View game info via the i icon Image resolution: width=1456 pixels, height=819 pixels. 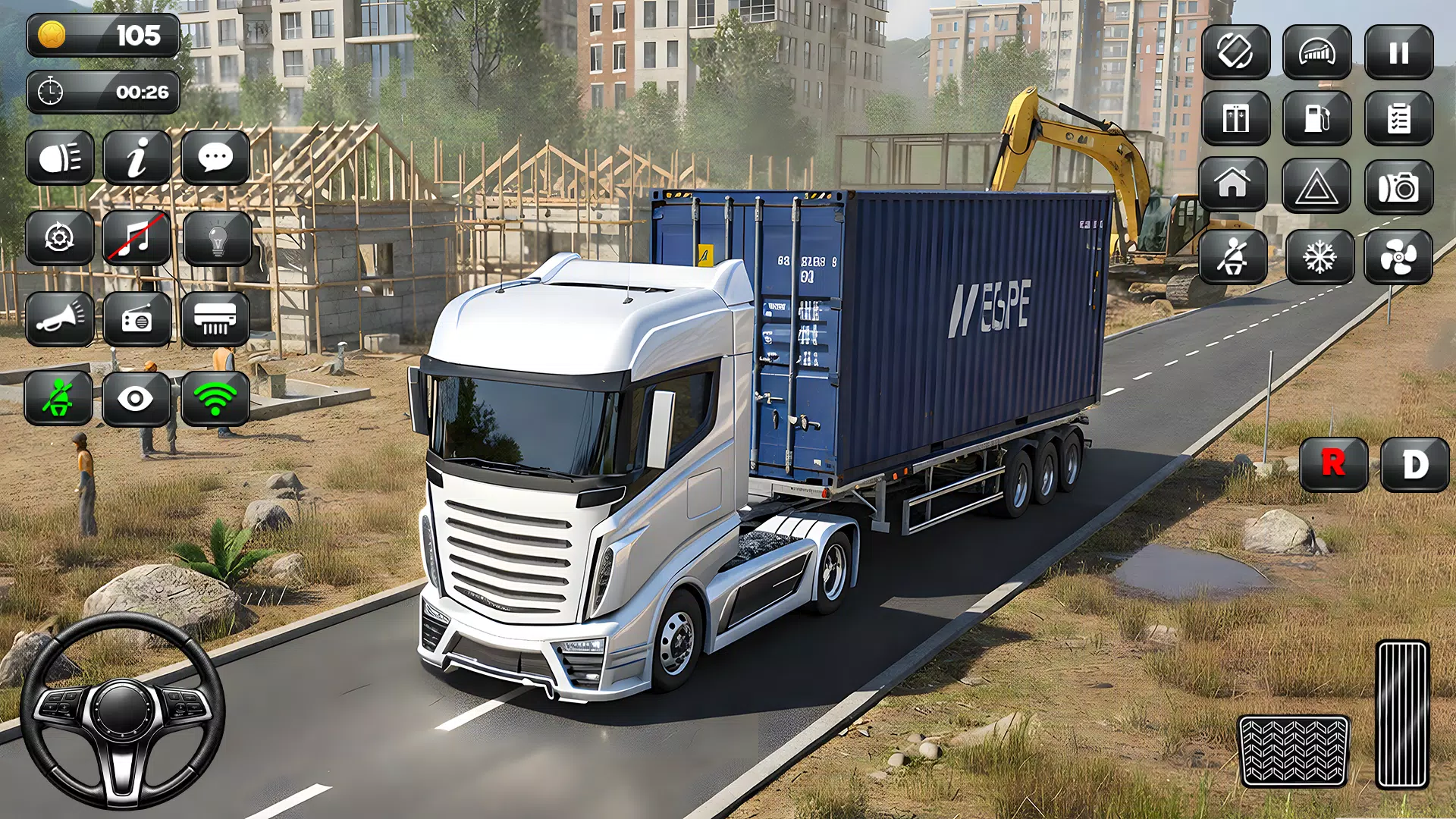tap(137, 158)
